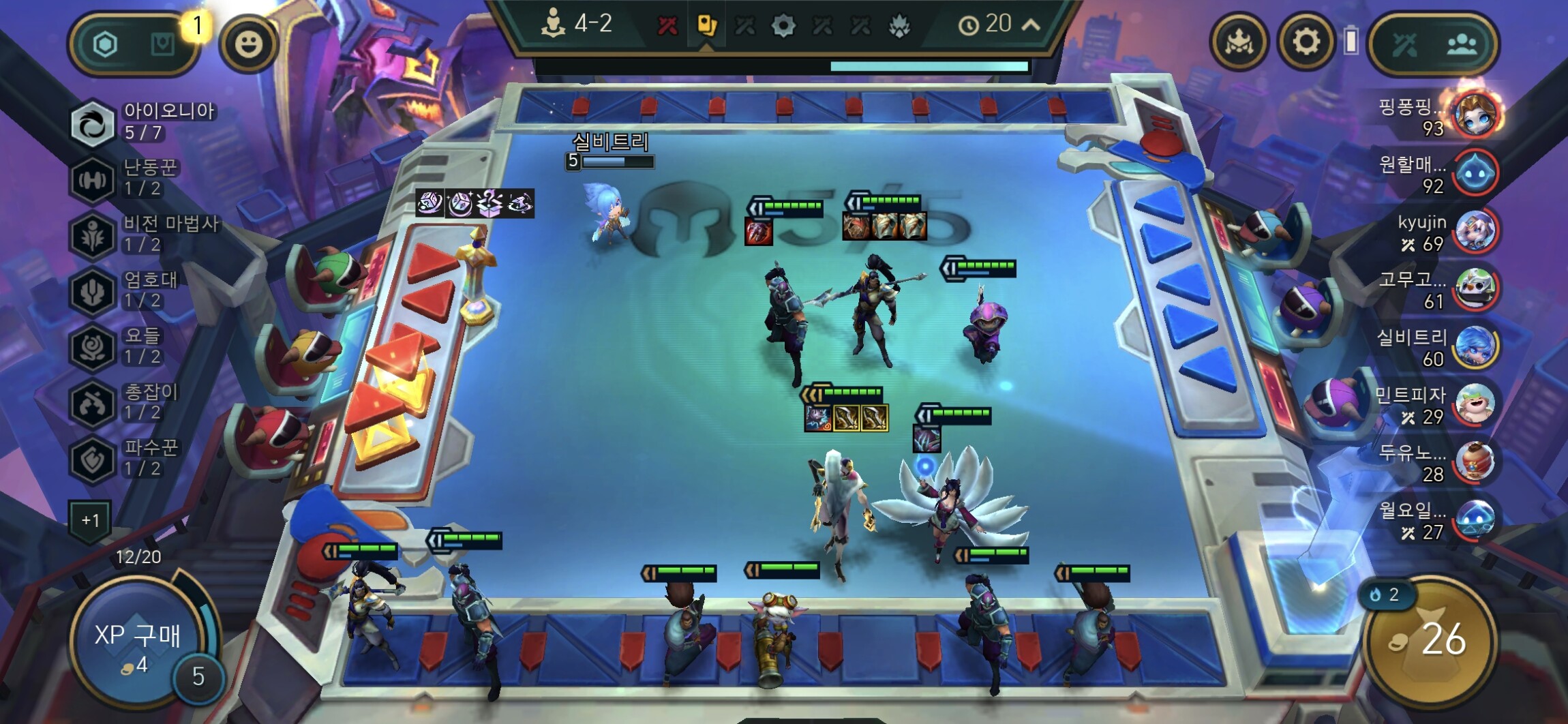Open the crown crab icon button

(x=1239, y=43)
